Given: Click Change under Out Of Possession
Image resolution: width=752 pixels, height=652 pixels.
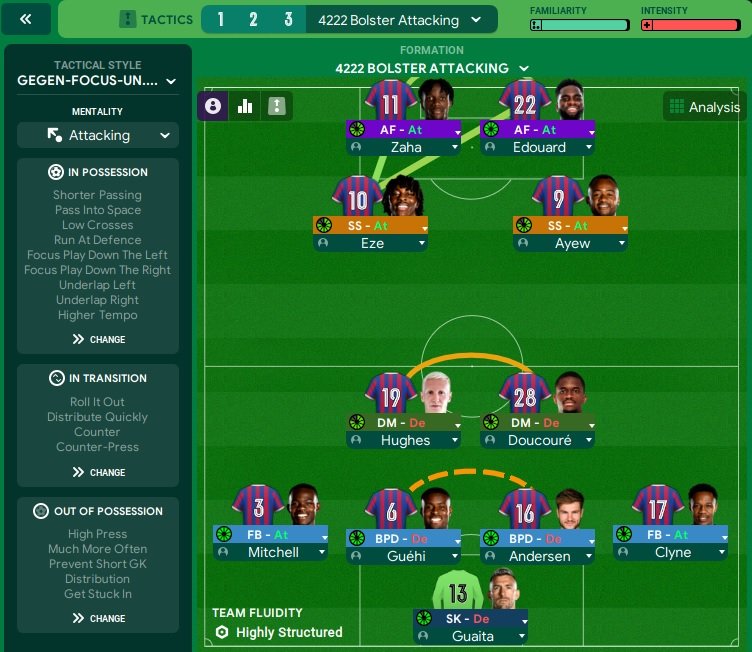Looking at the screenshot, I should click(x=98, y=618).
